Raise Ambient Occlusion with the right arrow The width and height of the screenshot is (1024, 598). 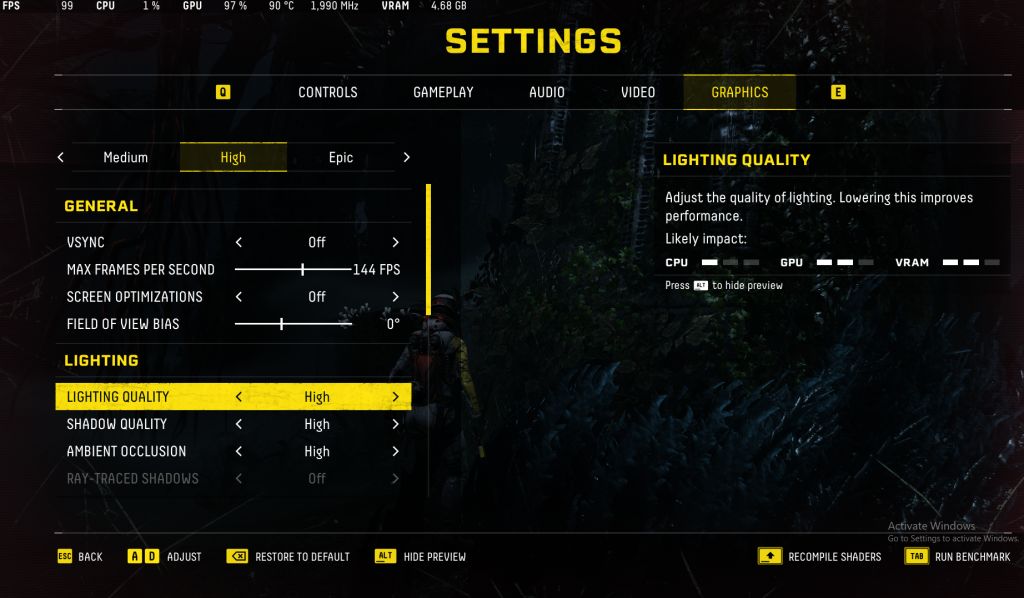(x=396, y=451)
